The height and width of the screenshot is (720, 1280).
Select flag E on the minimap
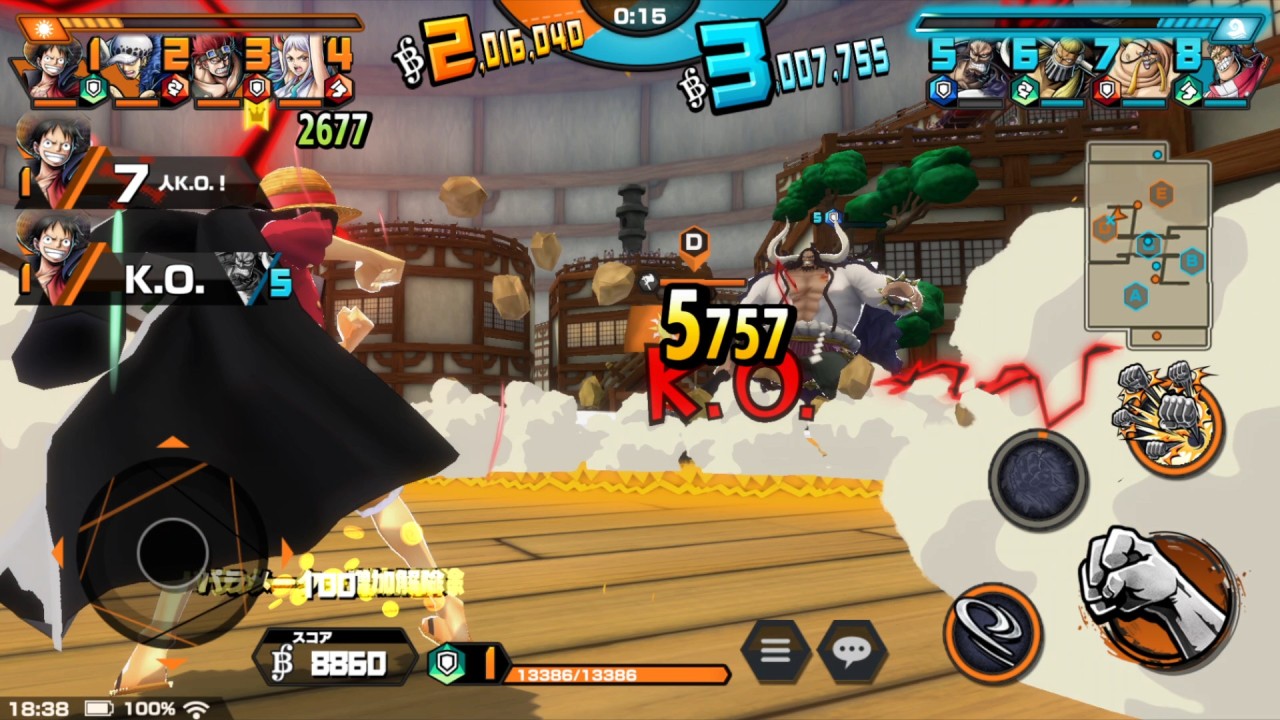pos(1161,193)
